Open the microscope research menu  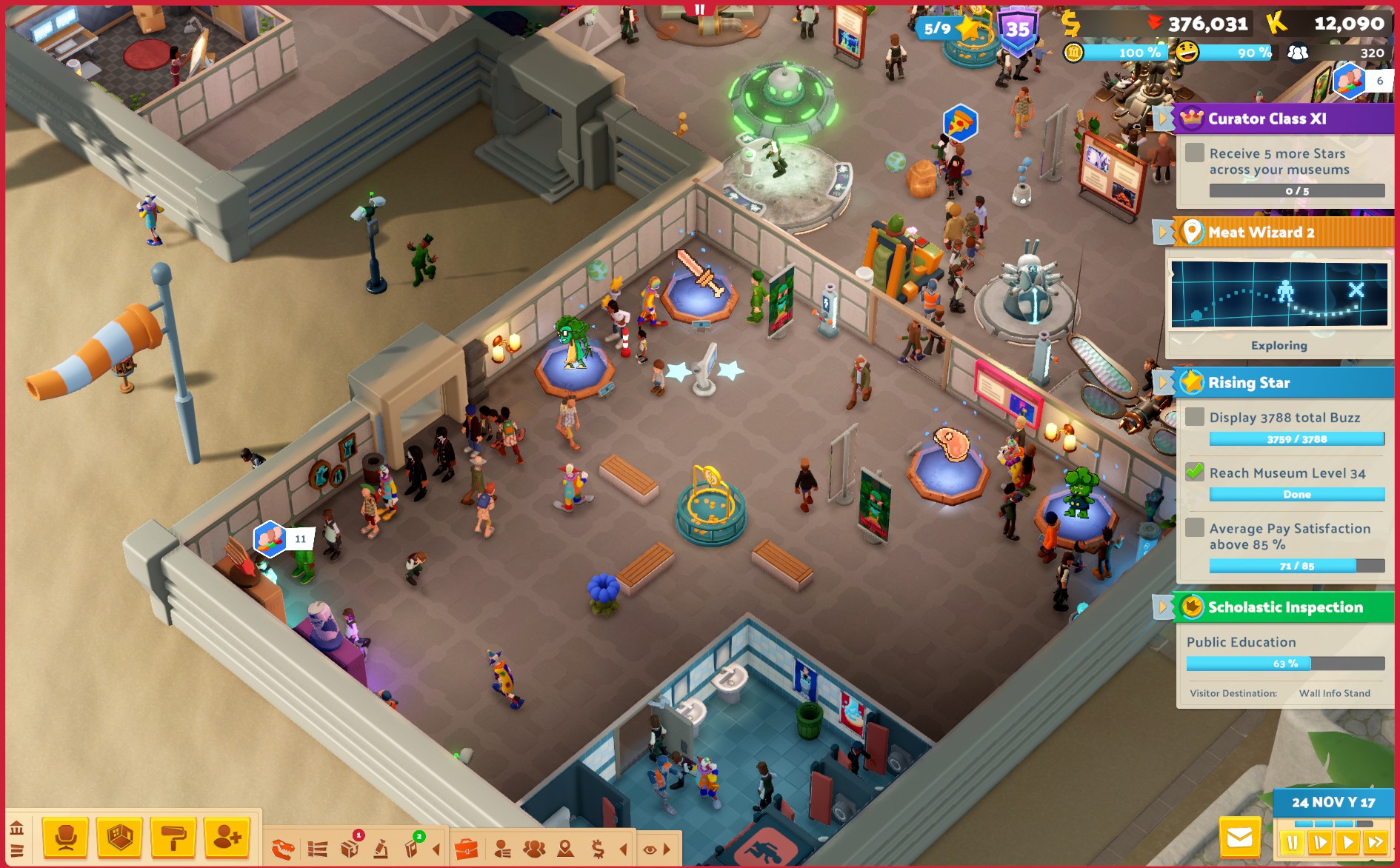pyautogui.click(x=381, y=849)
